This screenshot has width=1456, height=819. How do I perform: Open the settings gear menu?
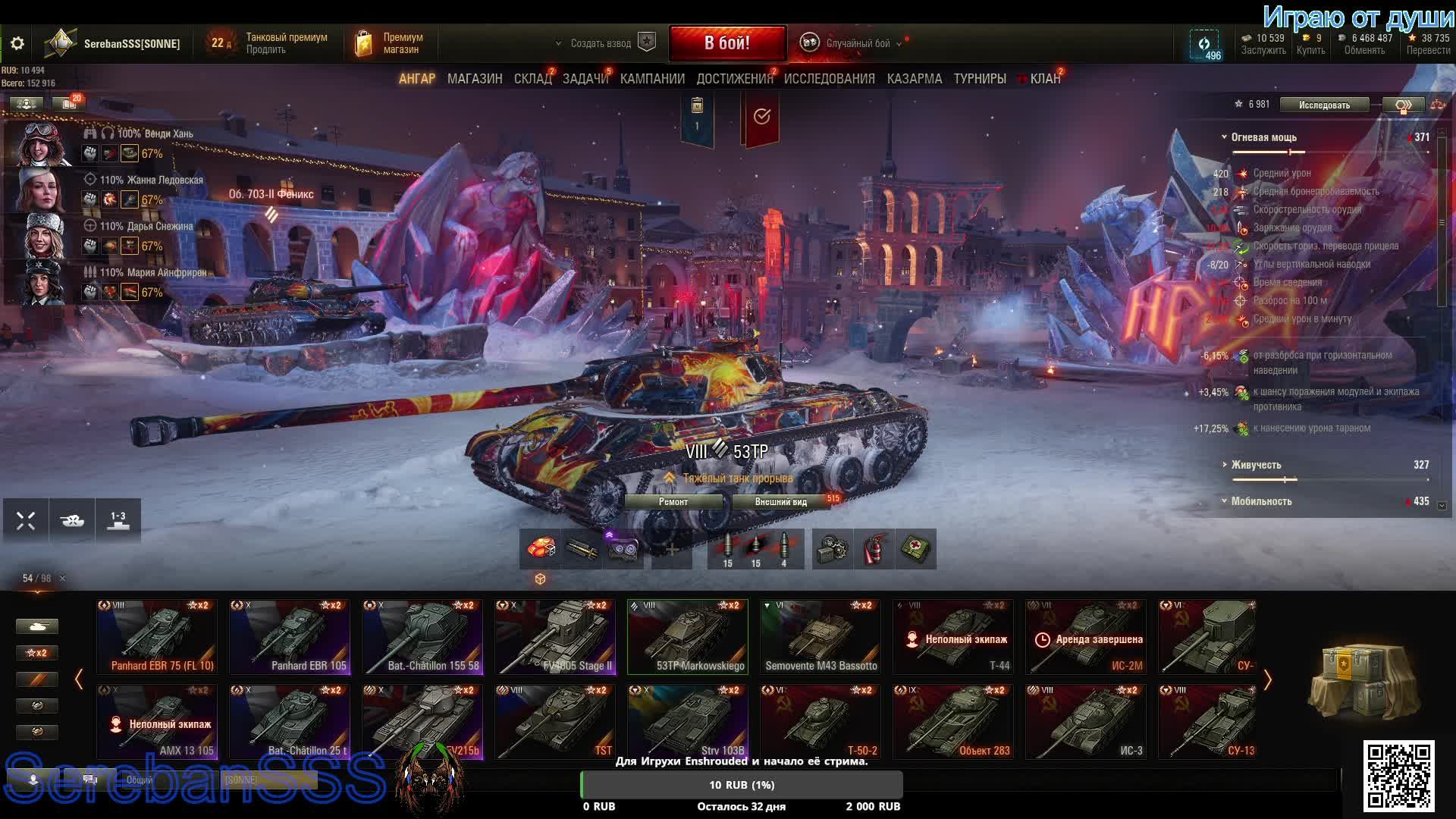point(17,44)
